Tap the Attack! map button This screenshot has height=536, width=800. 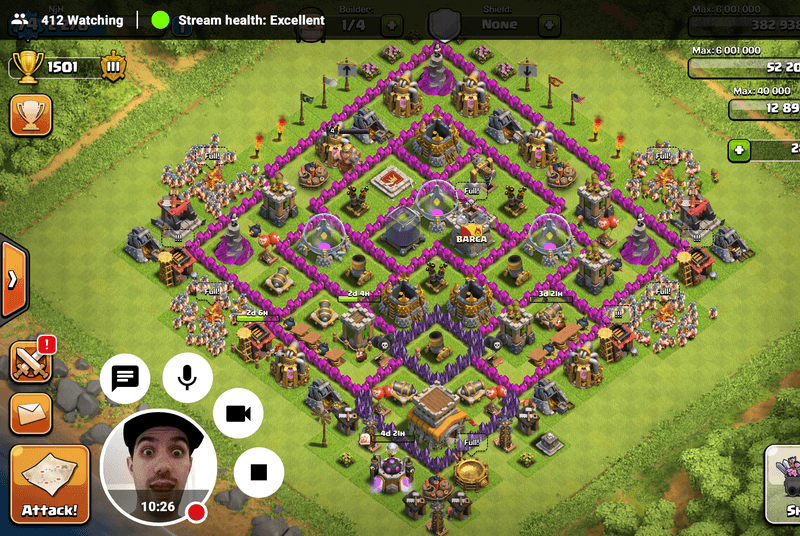(50, 486)
